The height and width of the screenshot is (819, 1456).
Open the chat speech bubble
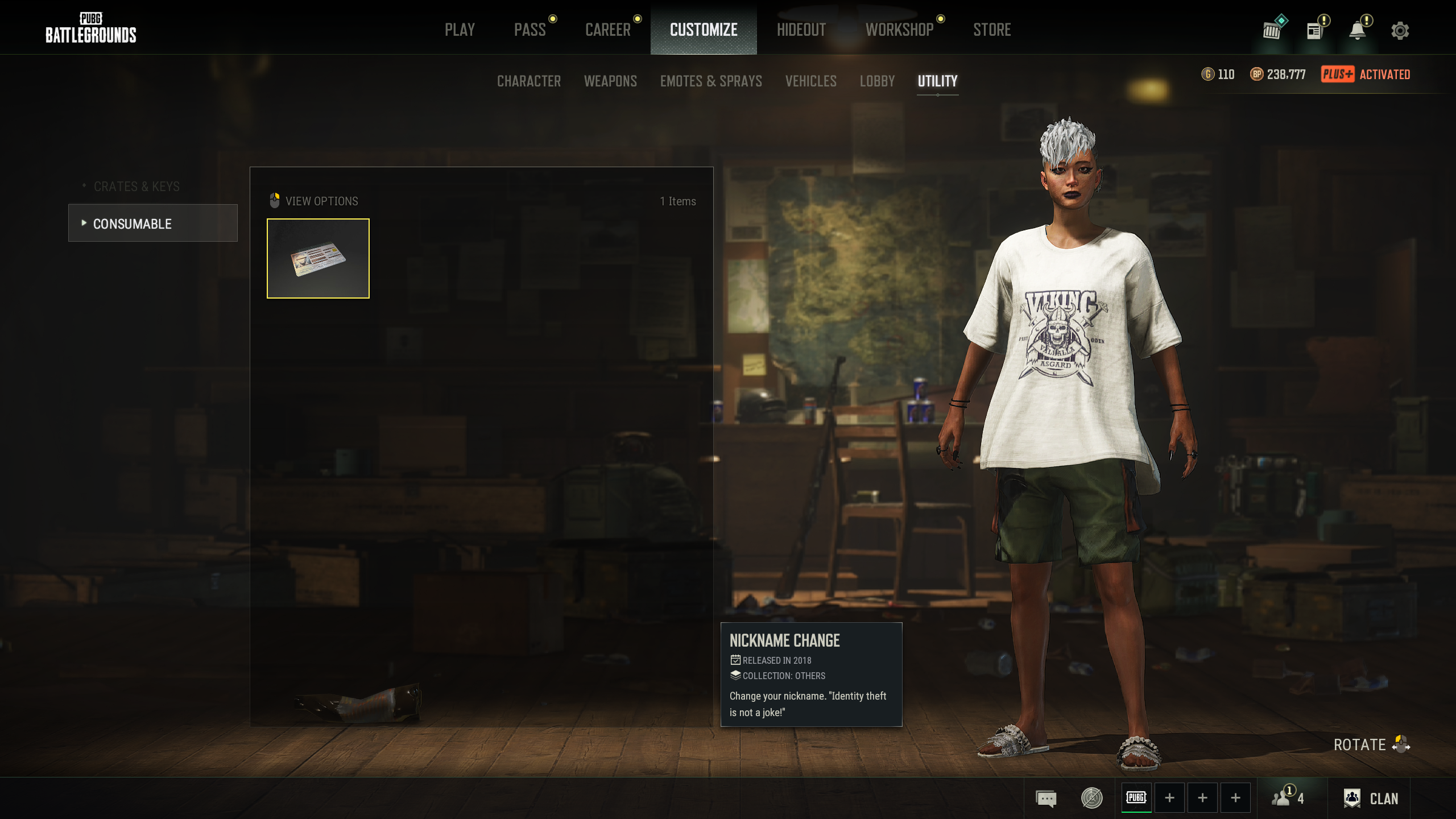click(x=1046, y=799)
